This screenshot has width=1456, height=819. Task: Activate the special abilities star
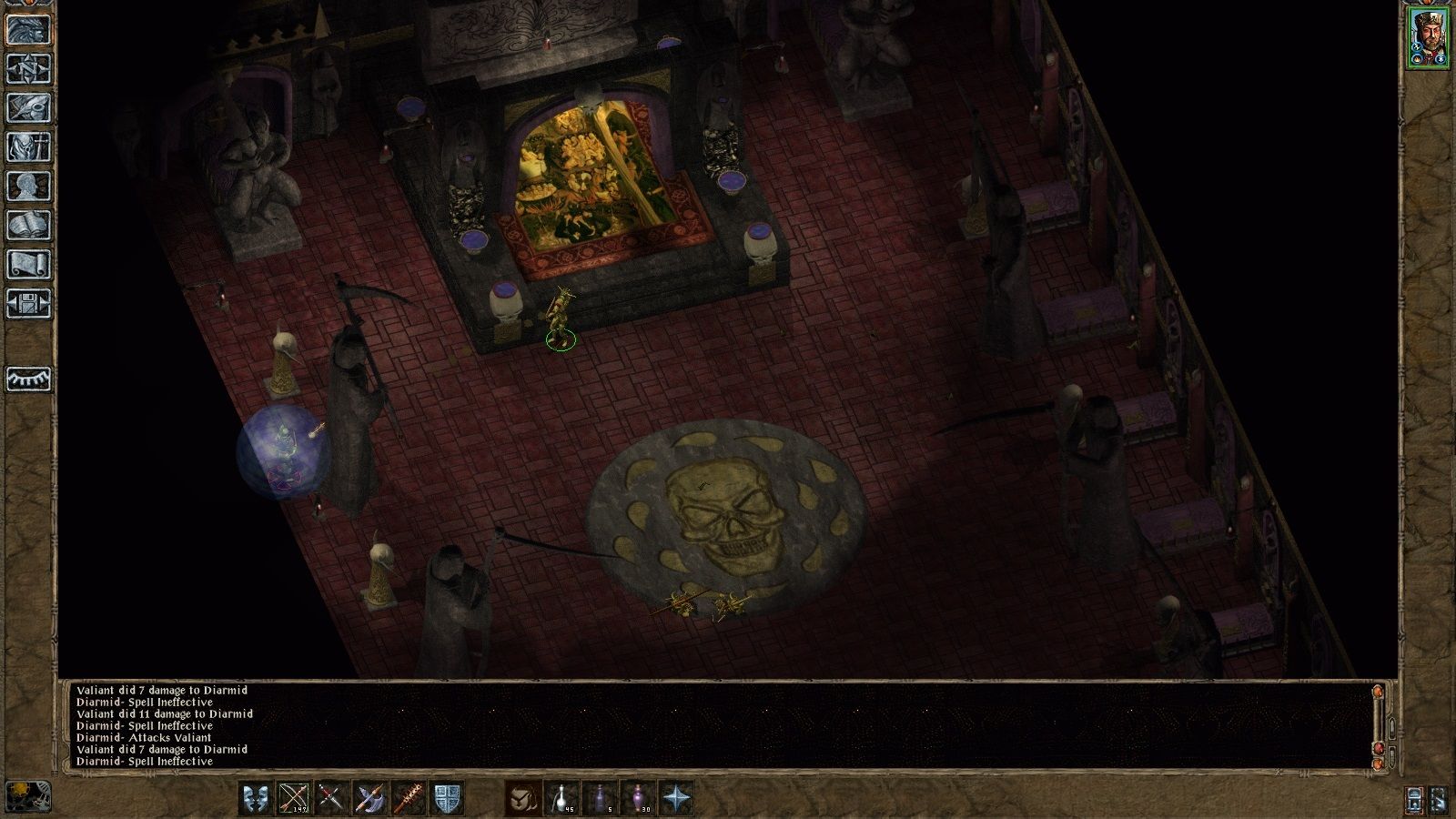[x=675, y=798]
